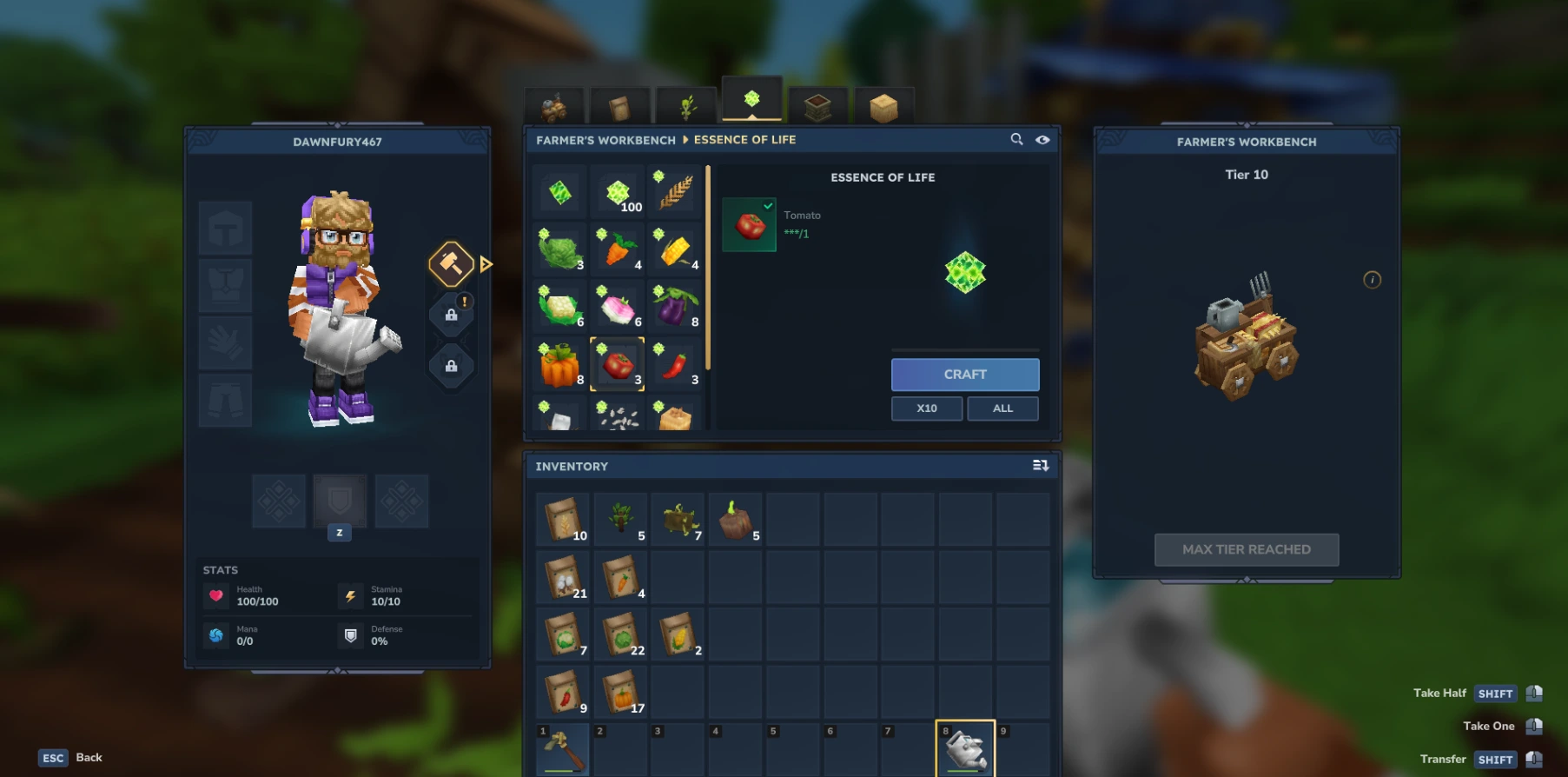
Task: Select the hay bale crafting category icon
Action: [883, 104]
